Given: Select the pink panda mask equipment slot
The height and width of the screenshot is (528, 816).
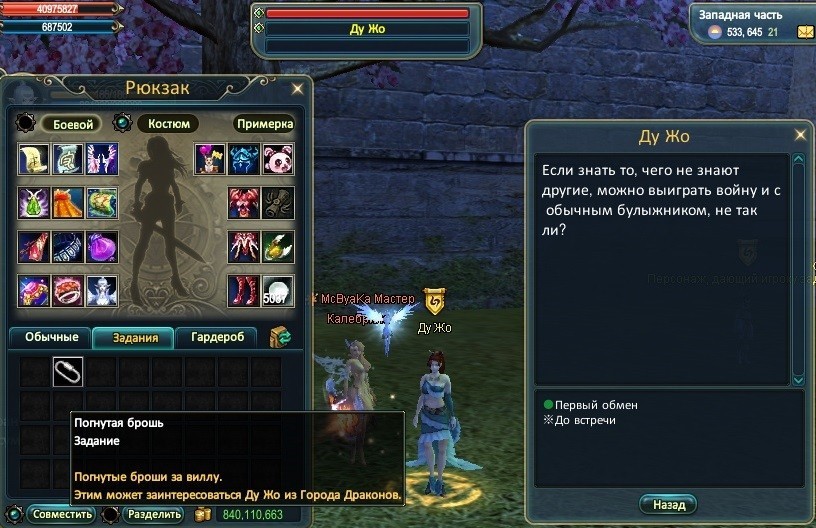Looking at the screenshot, I should (x=277, y=159).
